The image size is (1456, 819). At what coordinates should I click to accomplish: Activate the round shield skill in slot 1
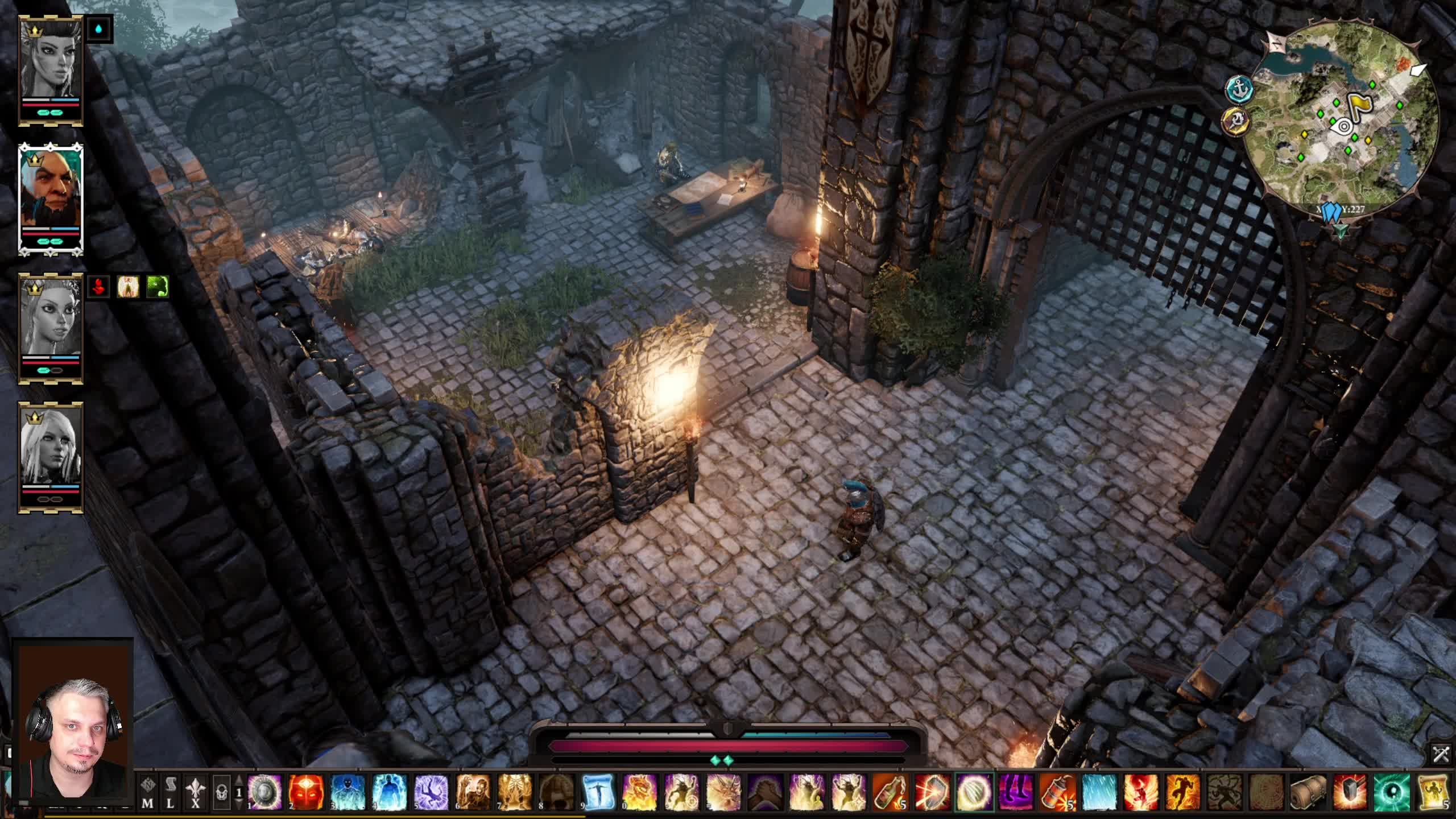(x=265, y=793)
